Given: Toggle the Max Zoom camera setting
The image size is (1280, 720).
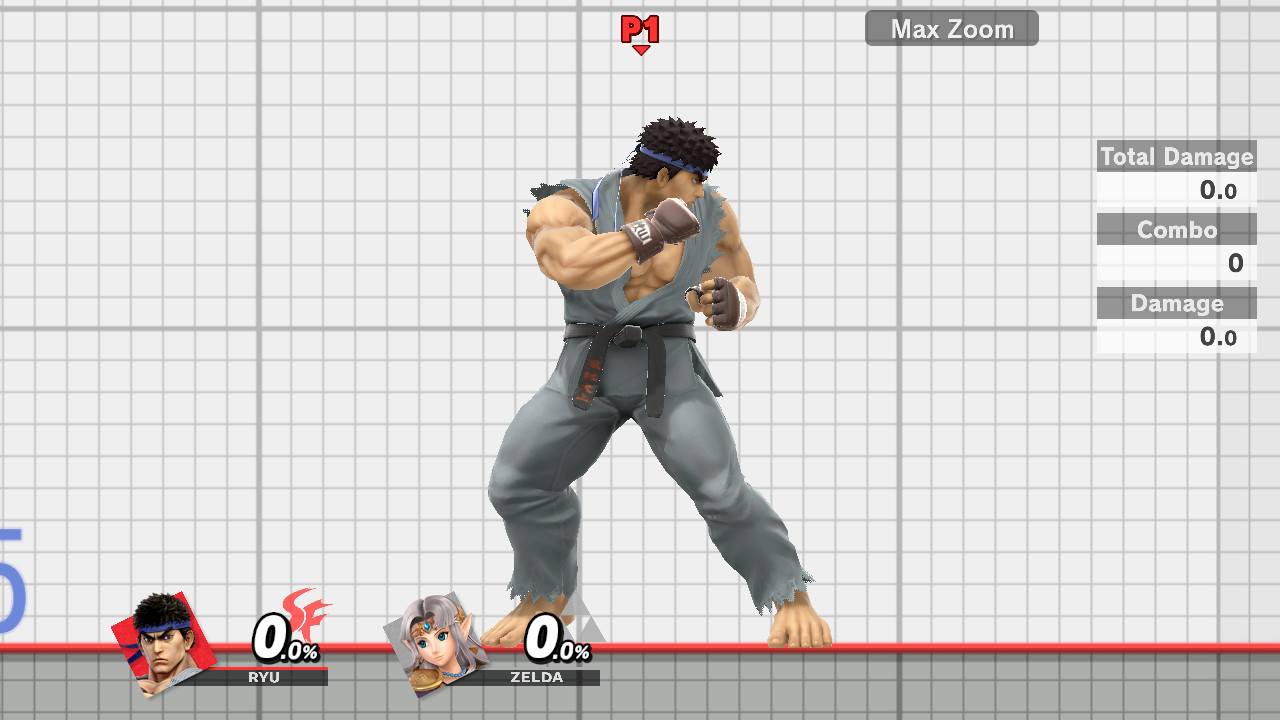Looking at the screenshot, I should point(950,29).
